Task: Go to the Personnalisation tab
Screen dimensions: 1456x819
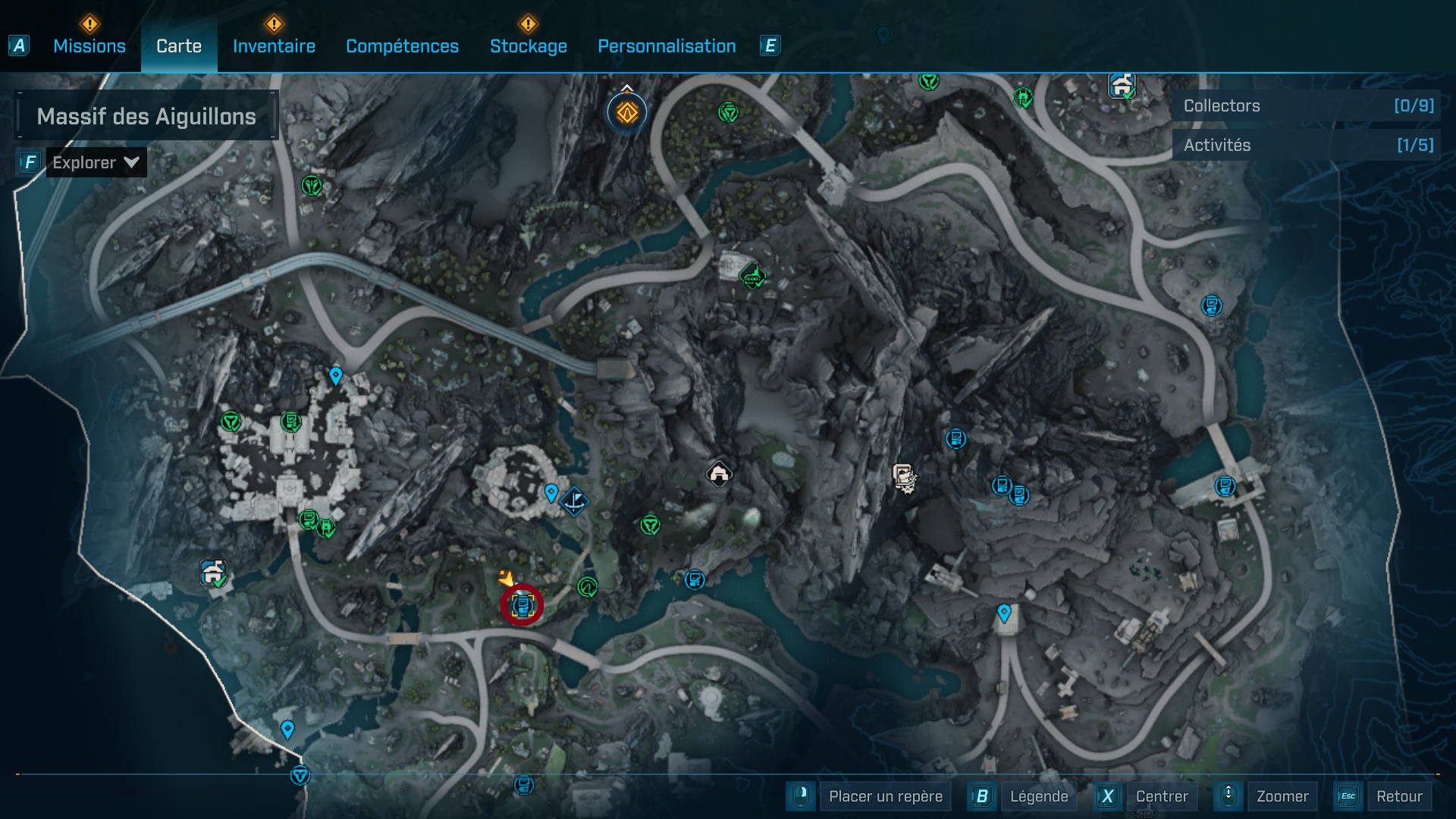Action: [666, 46]
